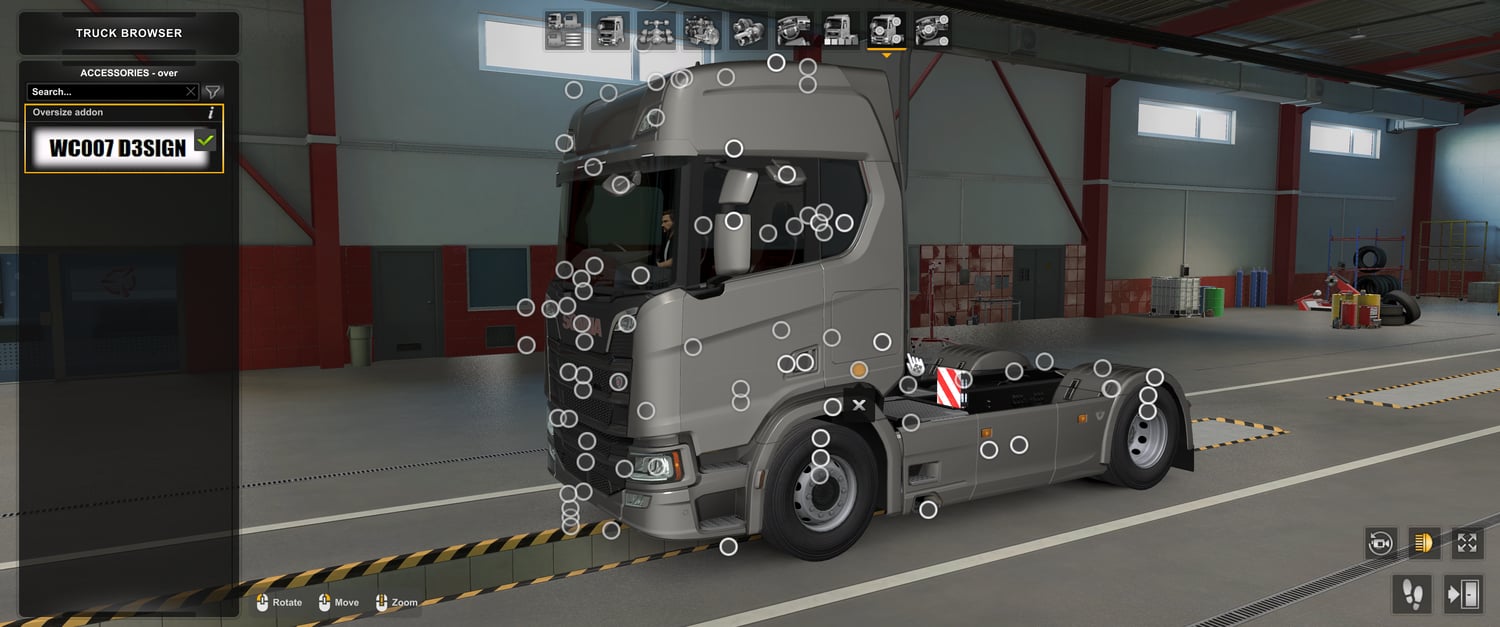This screenshot has height=627, width=1500.
Task: Click the Truck Browser header button
Action: point(129,33)
